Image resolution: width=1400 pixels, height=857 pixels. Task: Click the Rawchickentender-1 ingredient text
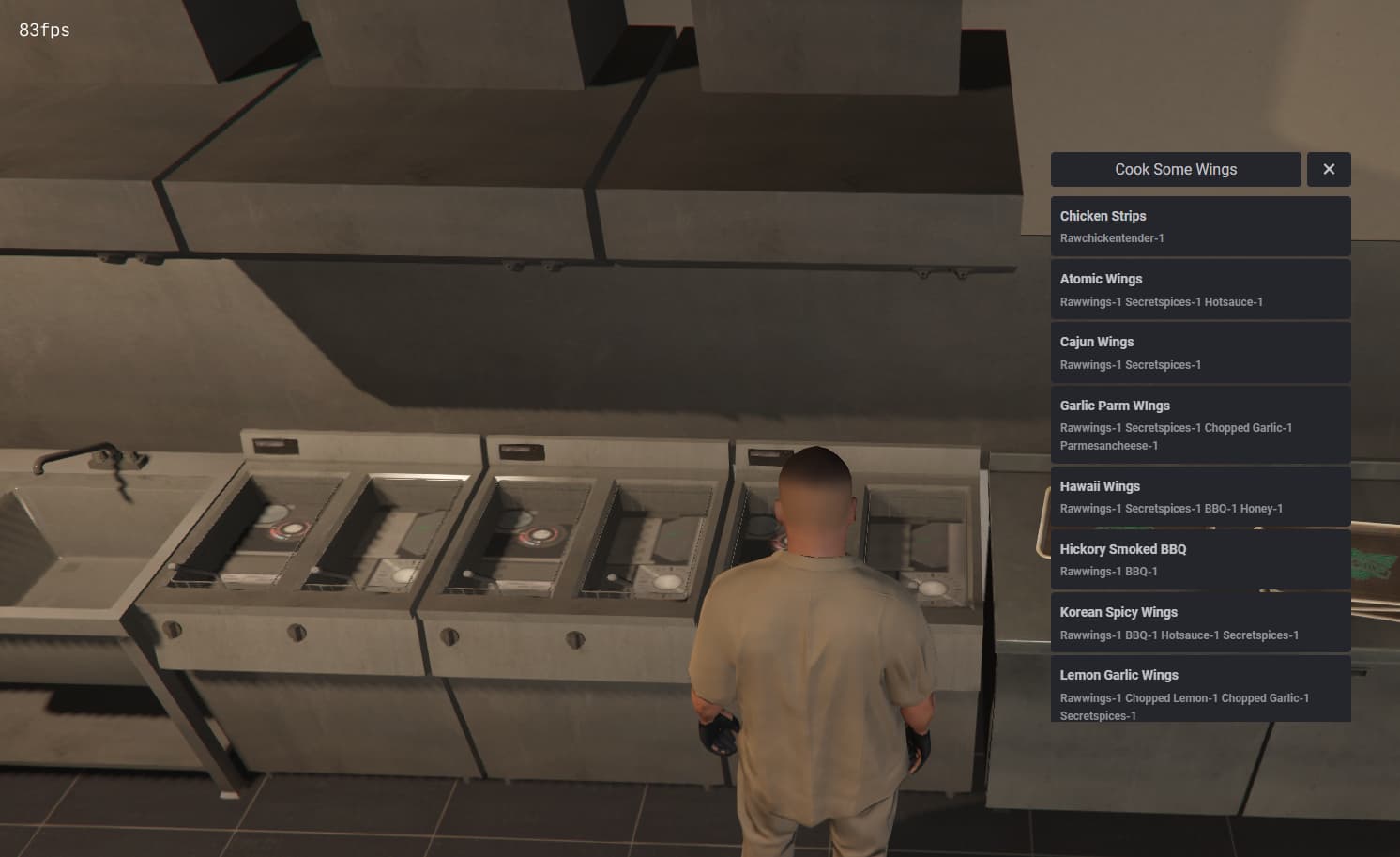pos(1111,238)
